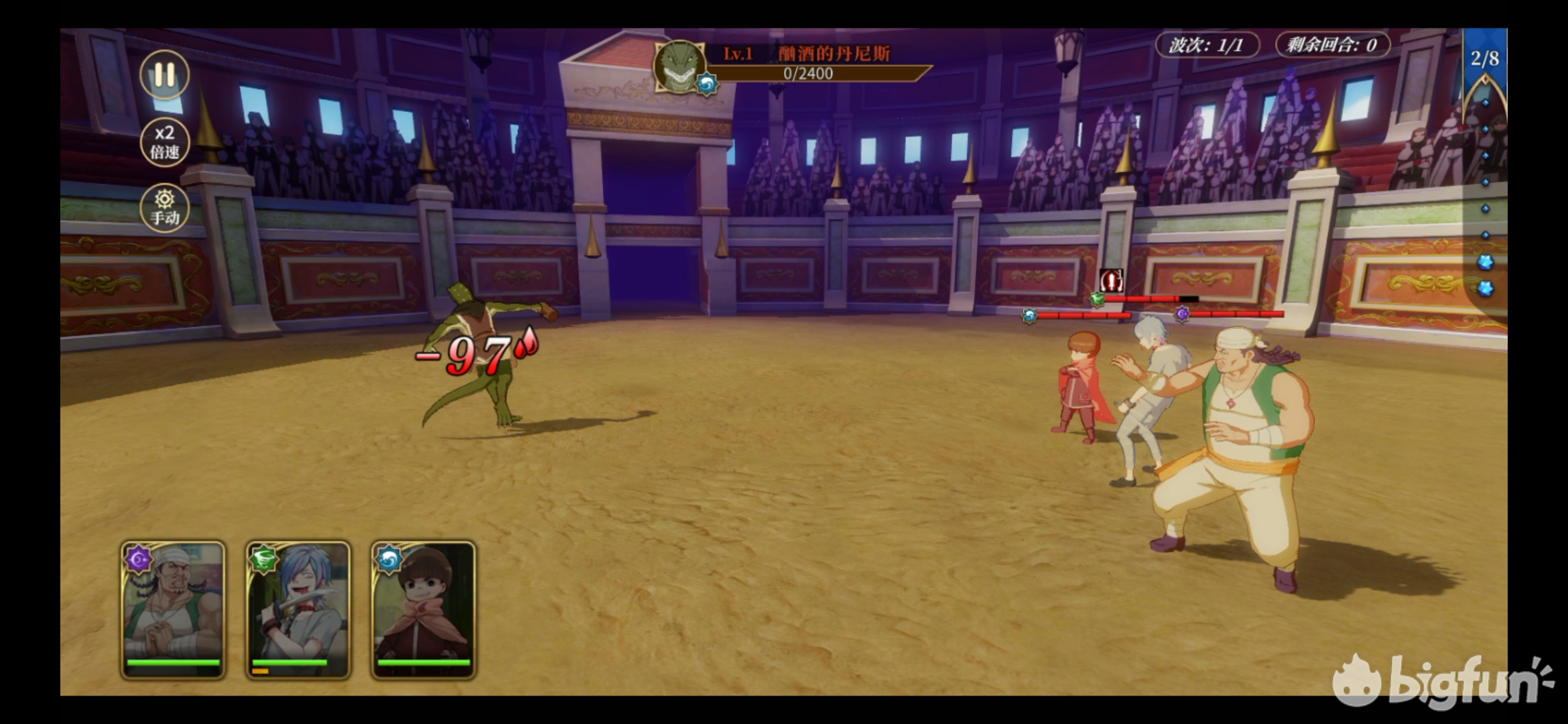
Task: Switch the manual battle mode button
Action: (164, 208)
